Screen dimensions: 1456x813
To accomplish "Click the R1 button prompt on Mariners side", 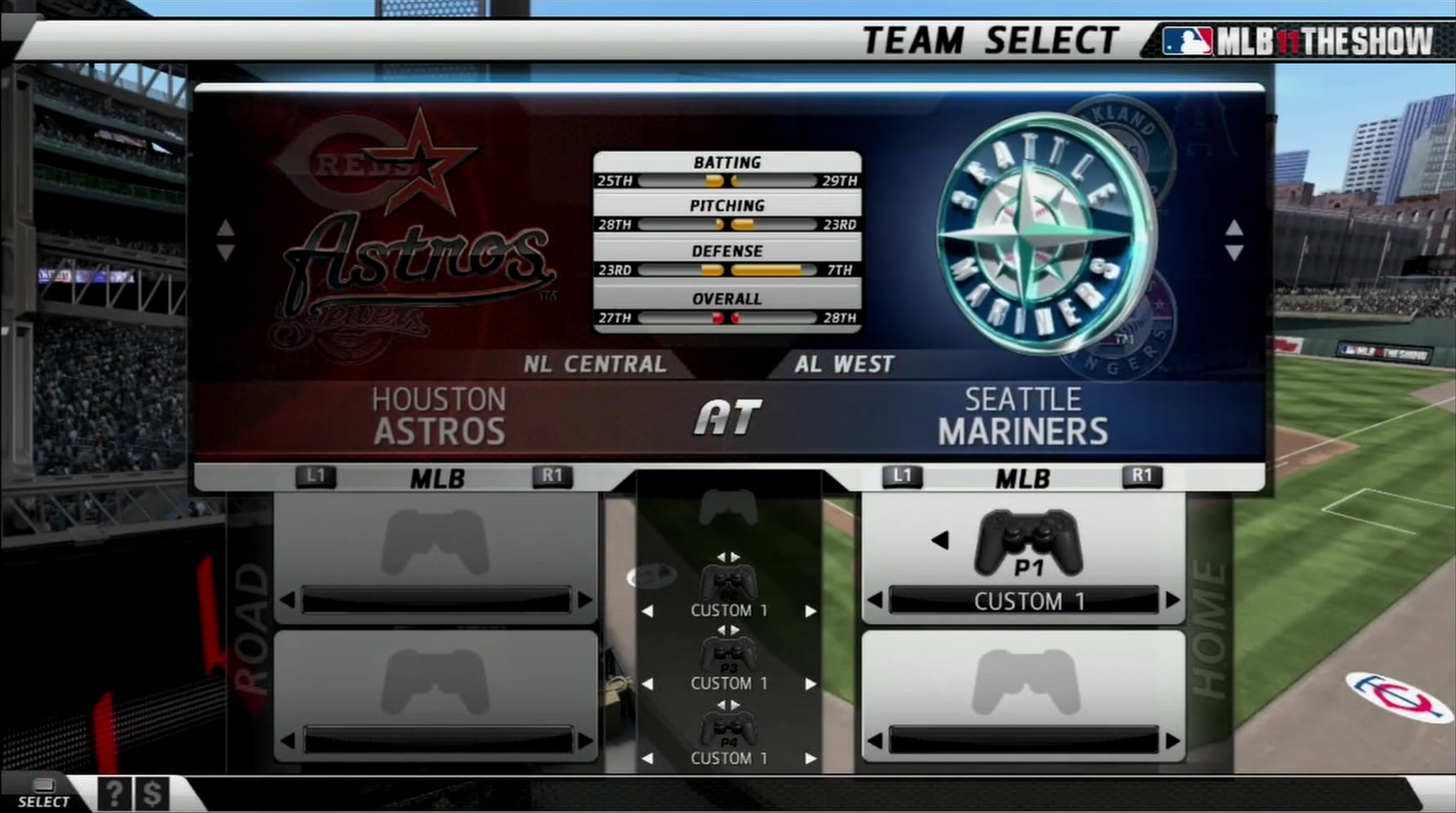I will [x=1142, y=476].
